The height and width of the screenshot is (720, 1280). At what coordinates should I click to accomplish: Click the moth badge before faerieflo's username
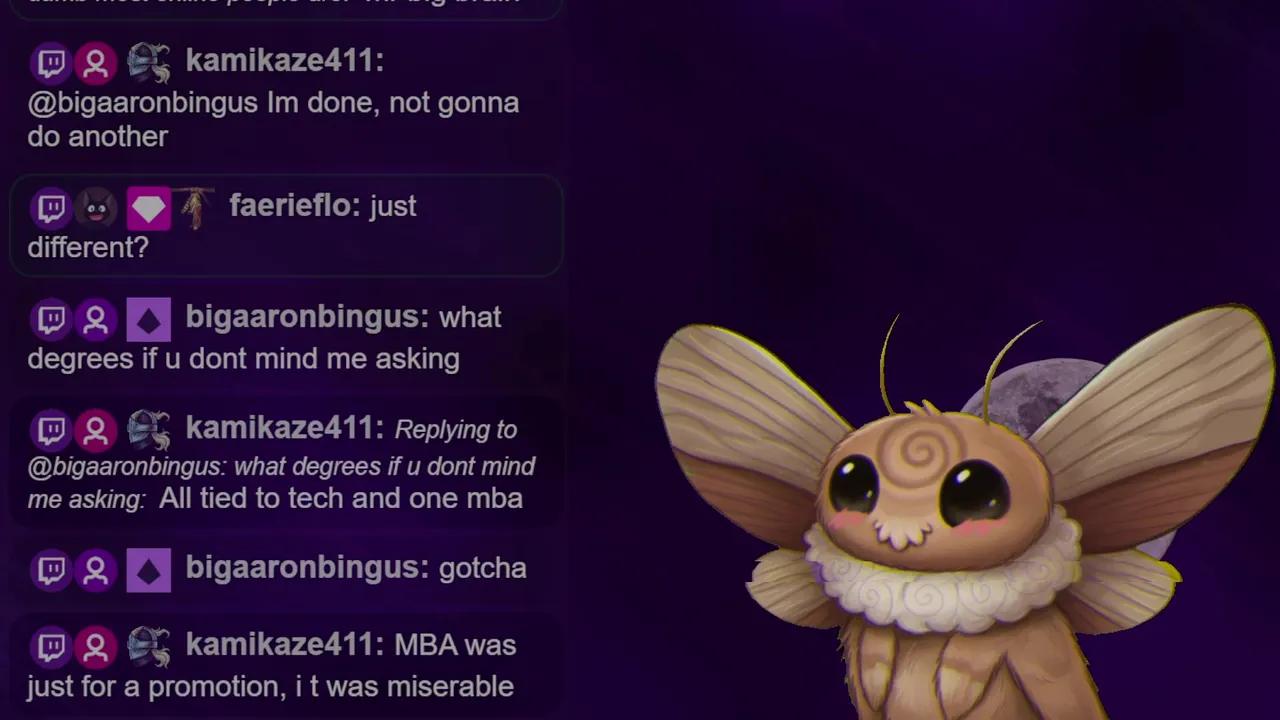pyautogui.click(x=196, y=207)
